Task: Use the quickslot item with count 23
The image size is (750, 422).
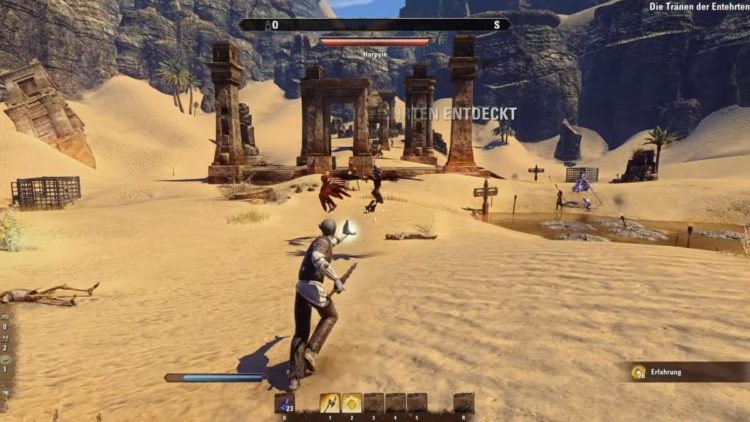Action: coord(284,402)
